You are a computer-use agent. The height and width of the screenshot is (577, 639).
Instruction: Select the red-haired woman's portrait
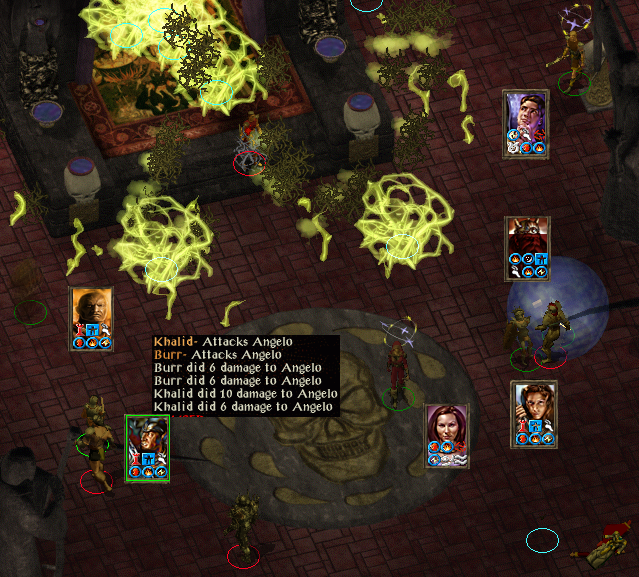tap(446, 434)
